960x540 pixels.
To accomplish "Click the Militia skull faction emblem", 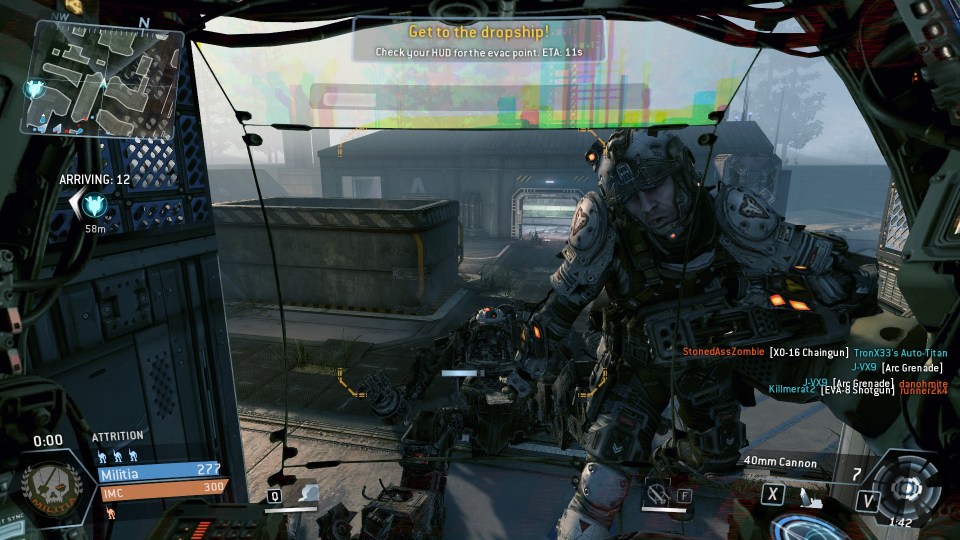I will pos(46,488).
